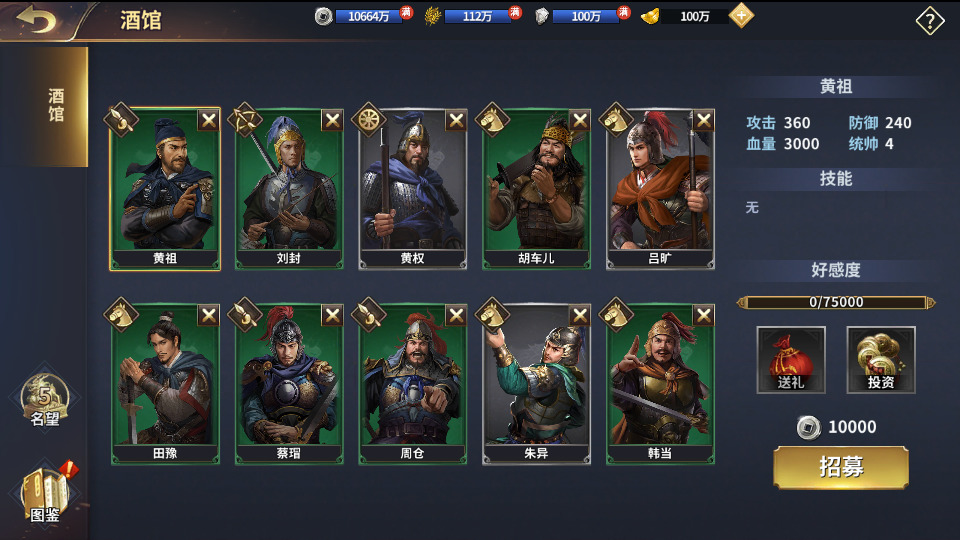
Task: Select the 蔡瑁 general card
Action: point(290,385)
